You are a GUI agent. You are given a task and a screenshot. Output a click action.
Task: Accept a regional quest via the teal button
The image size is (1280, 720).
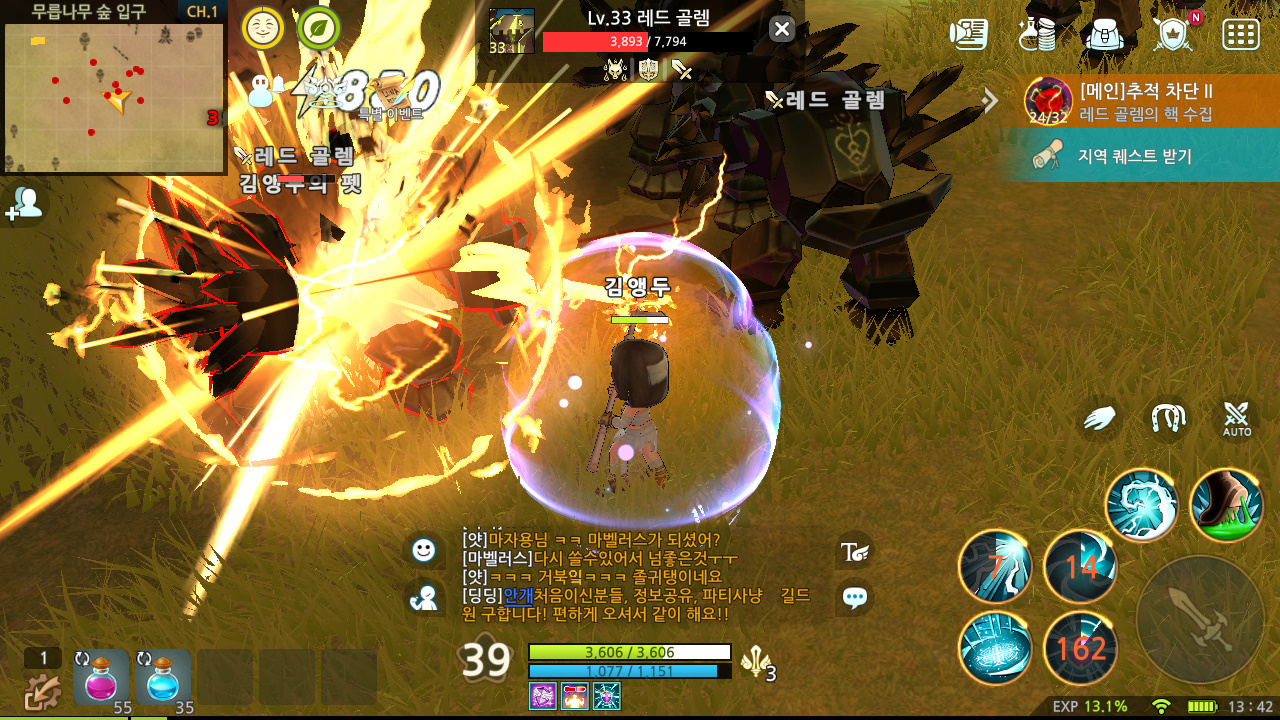pyautogui.click(x=1140, y=156)
